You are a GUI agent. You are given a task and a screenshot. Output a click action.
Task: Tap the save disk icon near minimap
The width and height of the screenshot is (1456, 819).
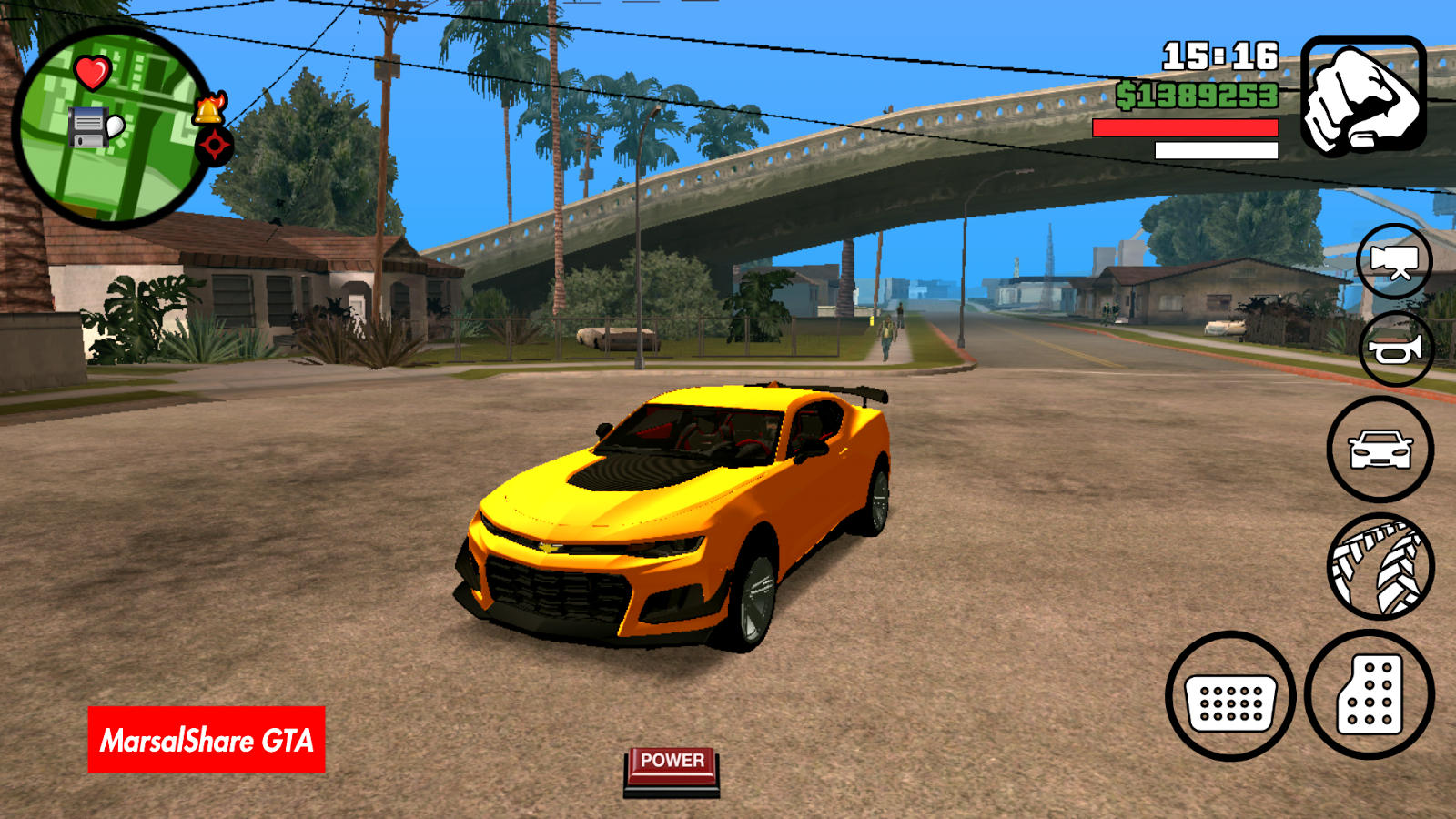(87, 127)
